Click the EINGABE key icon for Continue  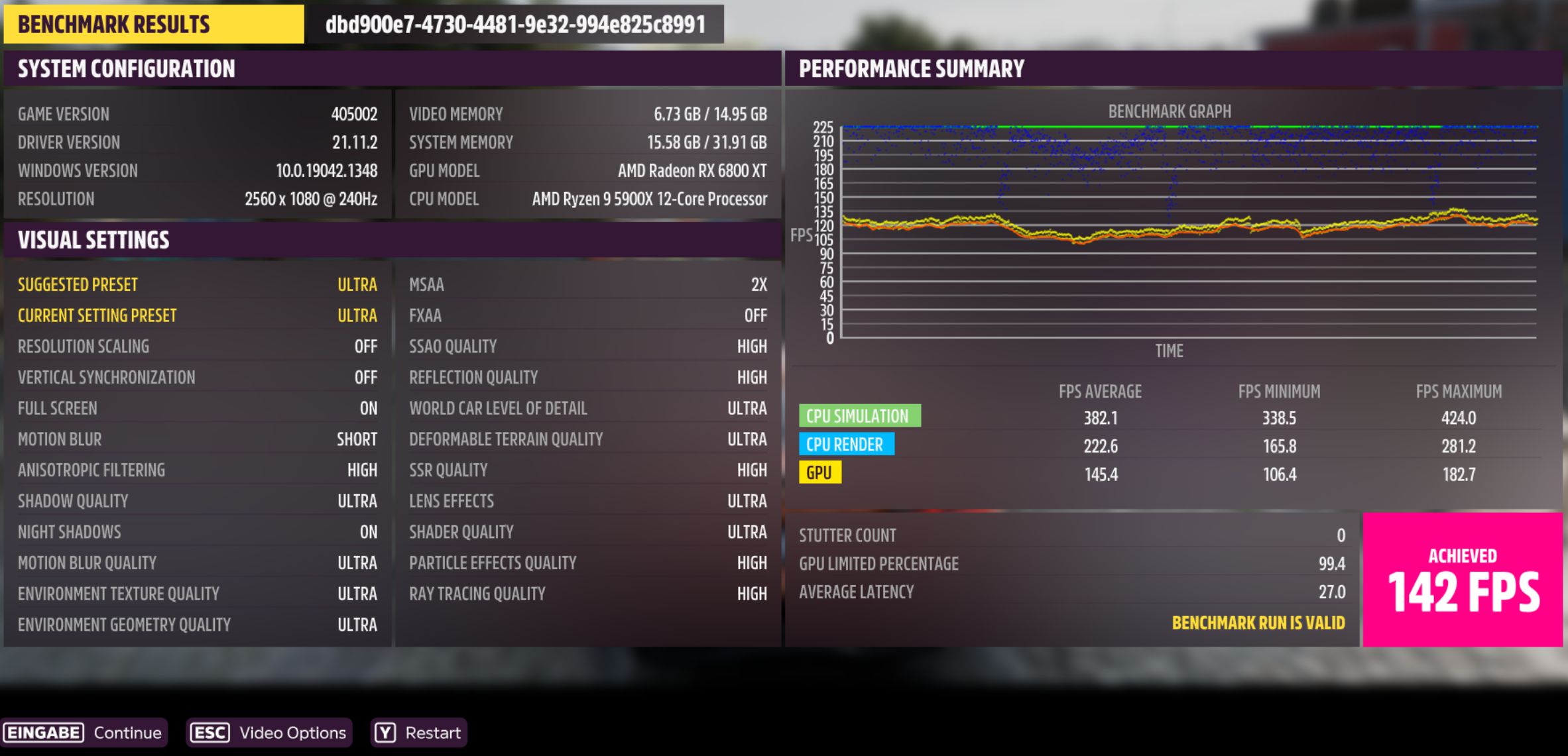tap(42, 733)
